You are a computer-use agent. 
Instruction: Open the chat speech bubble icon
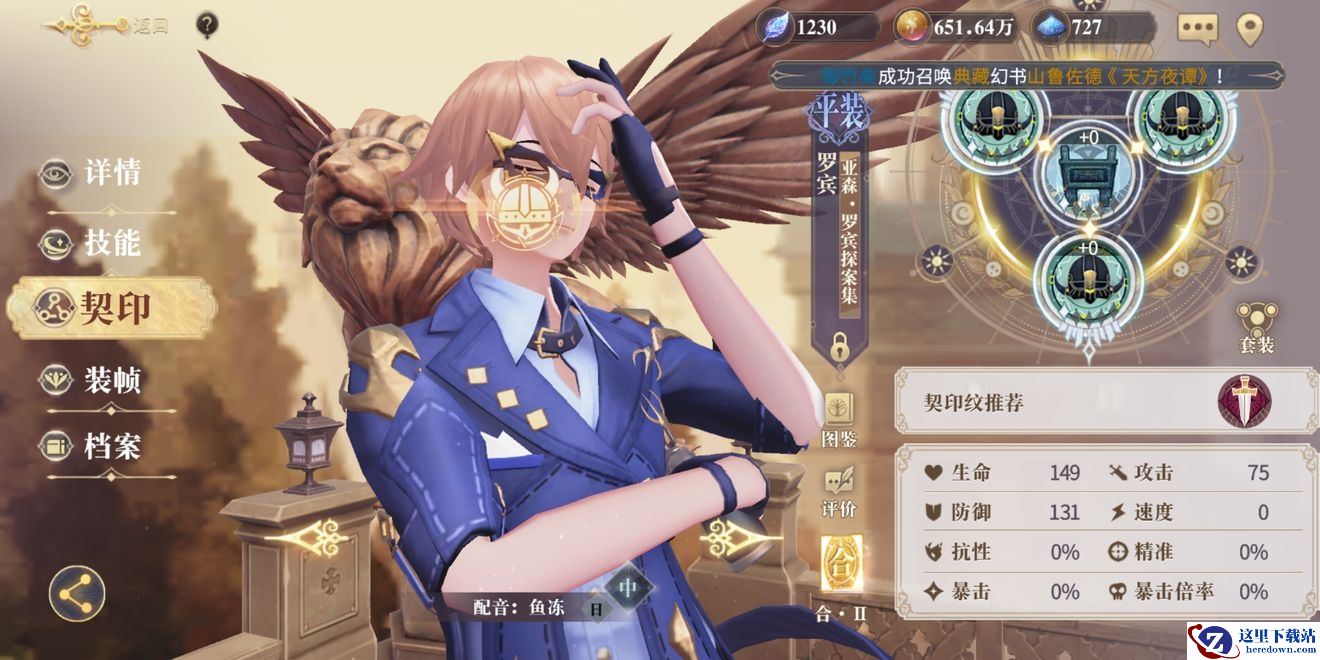pos(1197,28)
